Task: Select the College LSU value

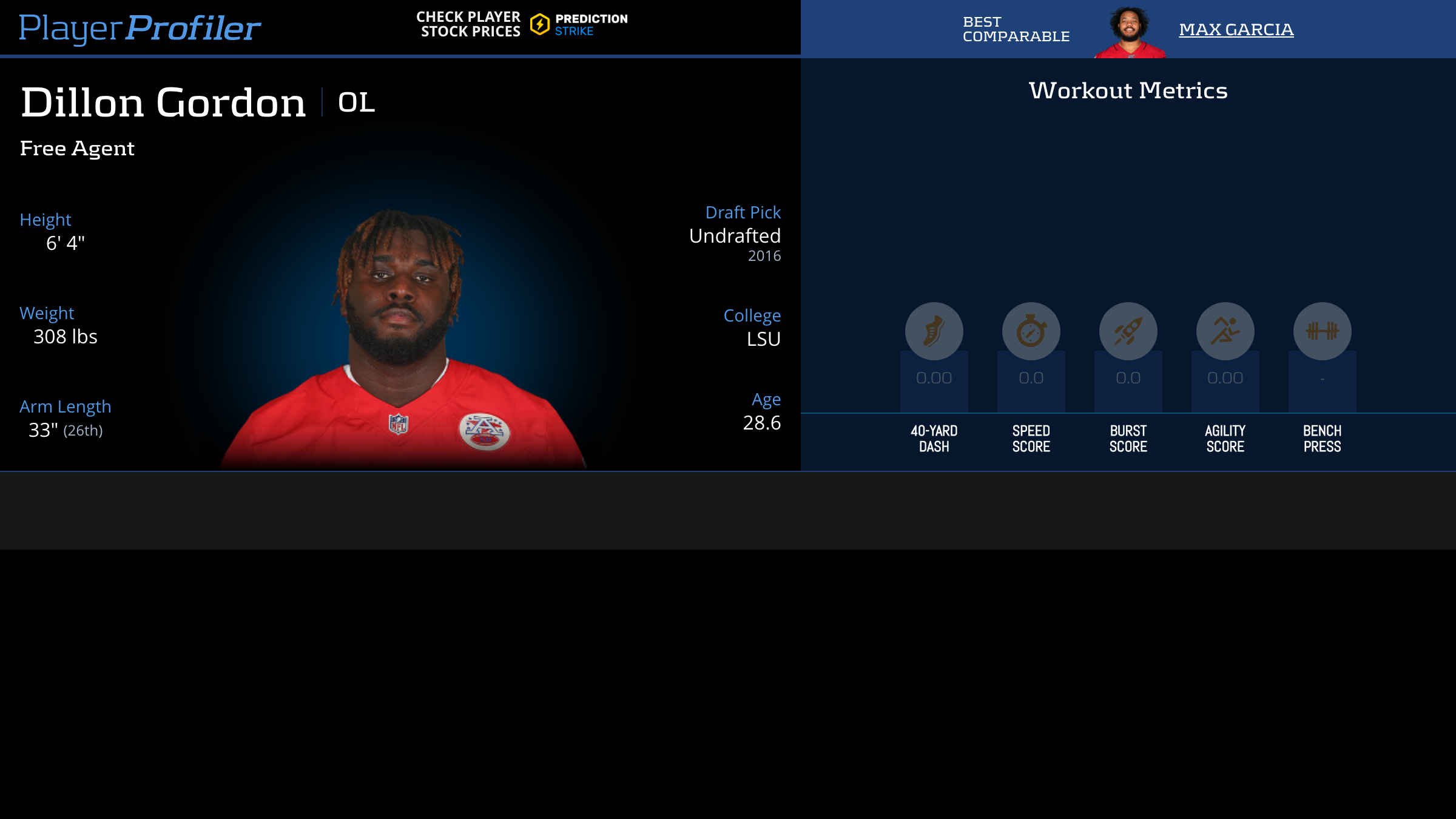Action: click(x=763, y=340)
